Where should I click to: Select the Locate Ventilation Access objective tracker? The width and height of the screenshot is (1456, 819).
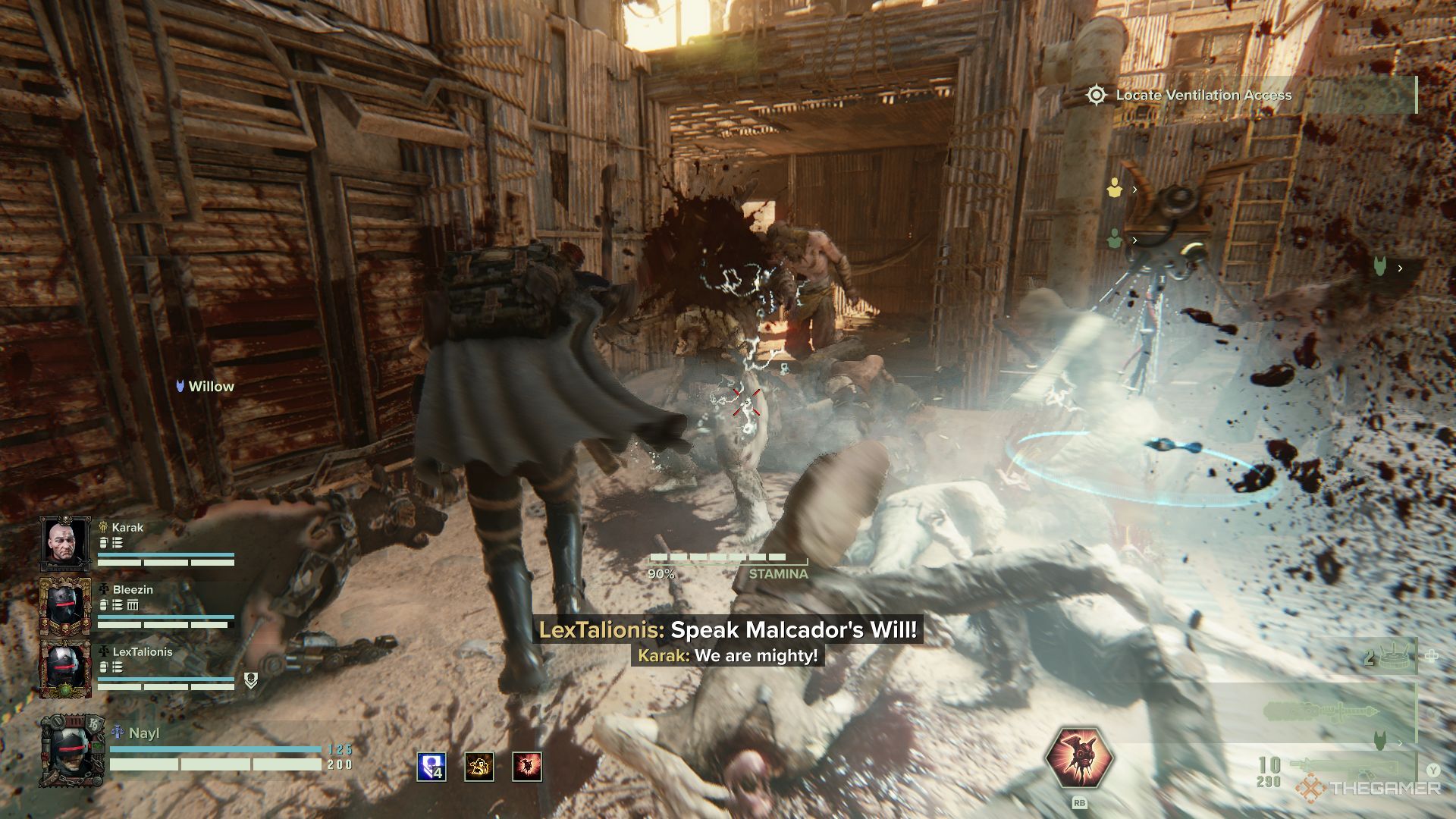(1203, 96)
